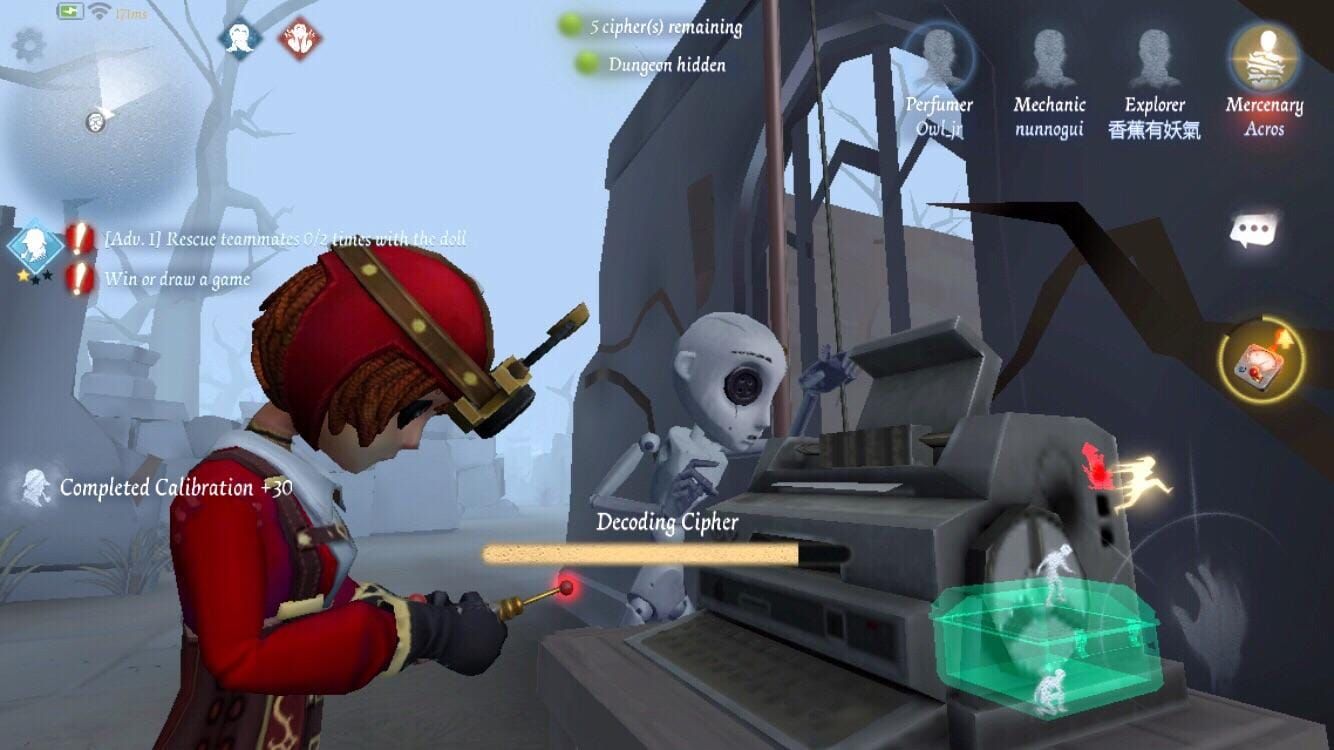
Task: Click the green cipher remaining indicator dot
Action: click(568, 27)
